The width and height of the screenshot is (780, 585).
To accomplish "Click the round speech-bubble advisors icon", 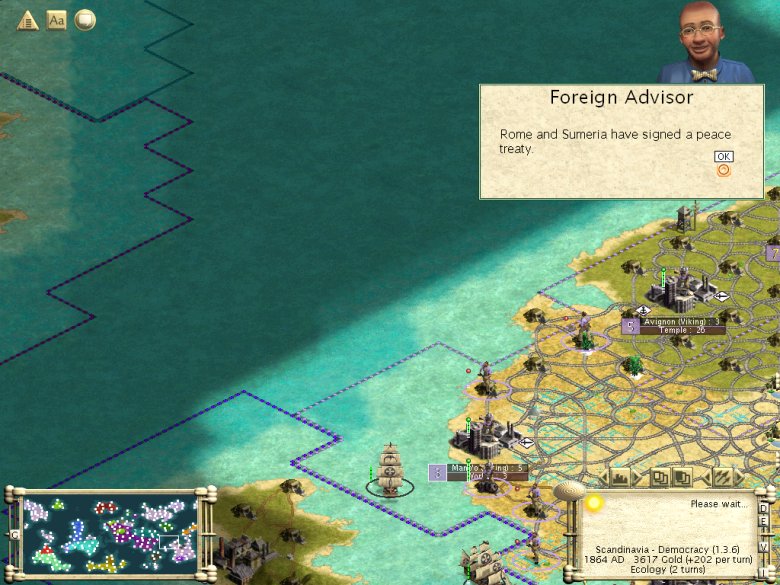I will (85, 20).
